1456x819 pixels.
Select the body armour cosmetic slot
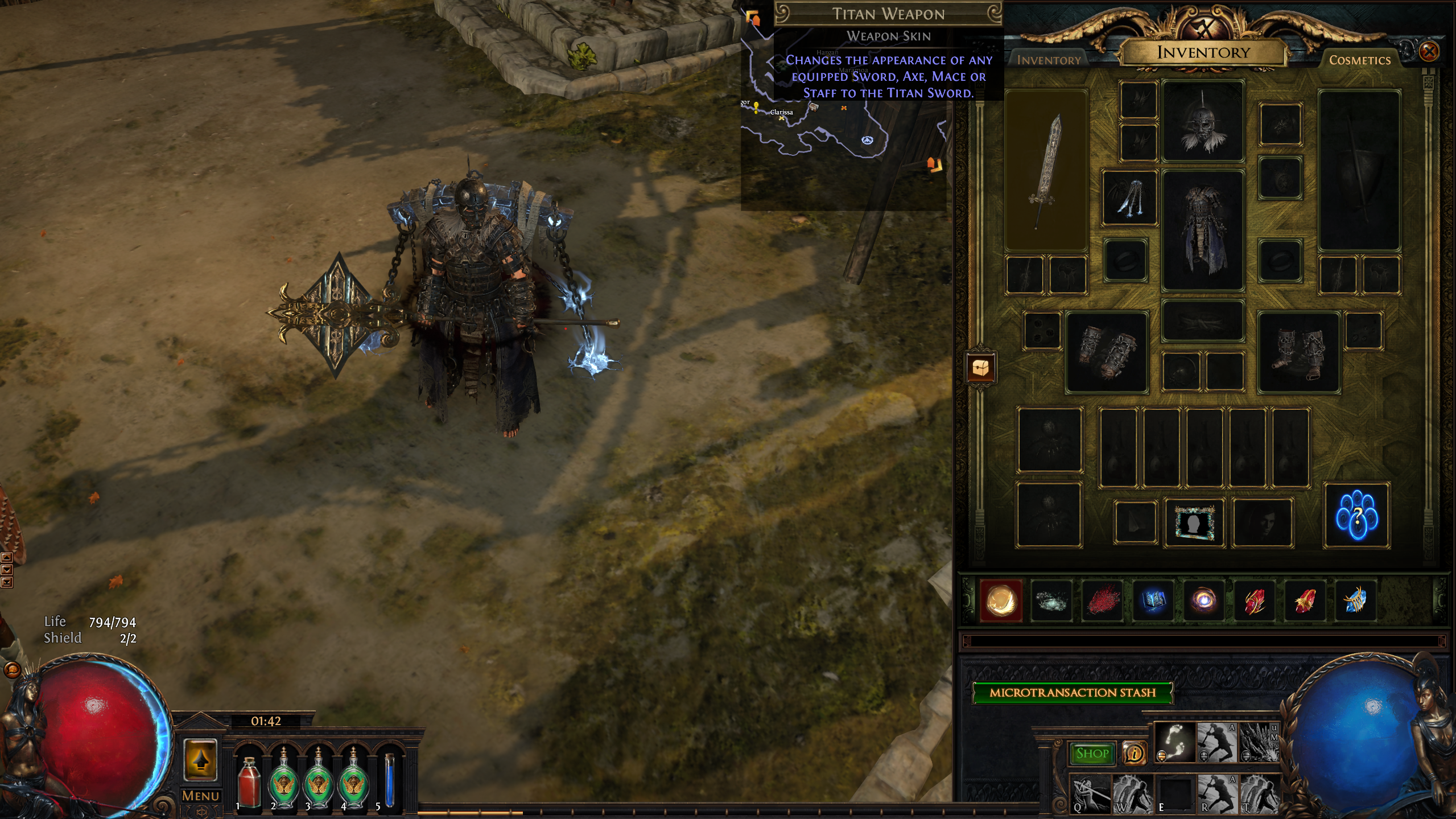click(1203, 231)
